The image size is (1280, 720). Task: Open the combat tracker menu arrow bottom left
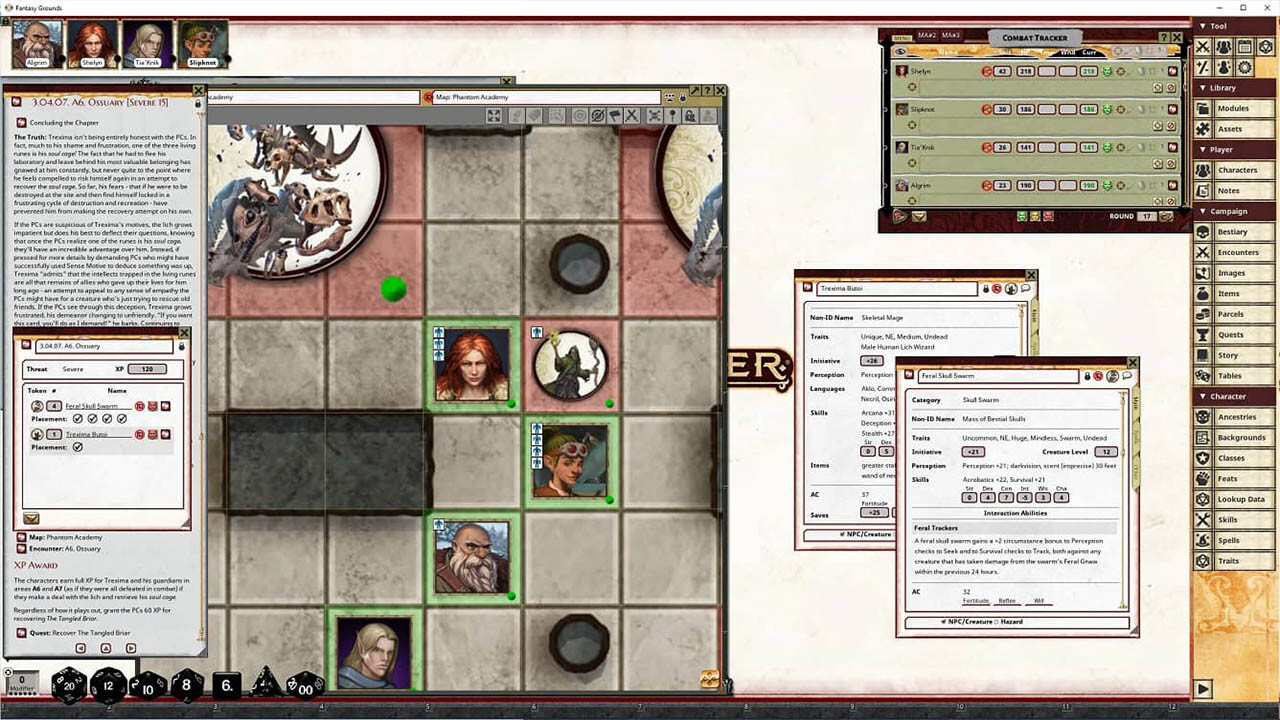click(x=897, y=216)
